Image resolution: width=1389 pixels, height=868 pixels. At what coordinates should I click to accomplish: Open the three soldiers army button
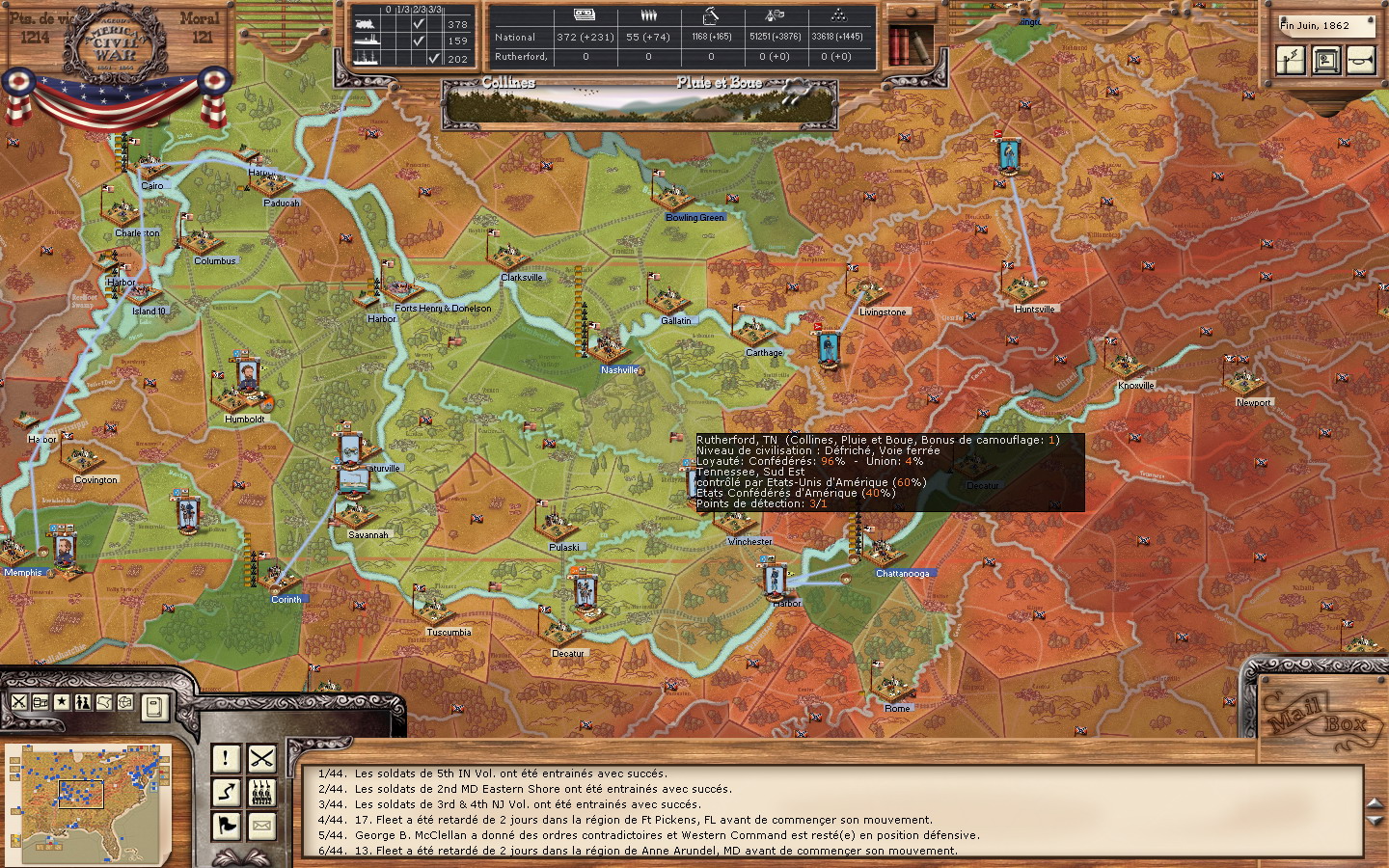click(x=261, y=793)
